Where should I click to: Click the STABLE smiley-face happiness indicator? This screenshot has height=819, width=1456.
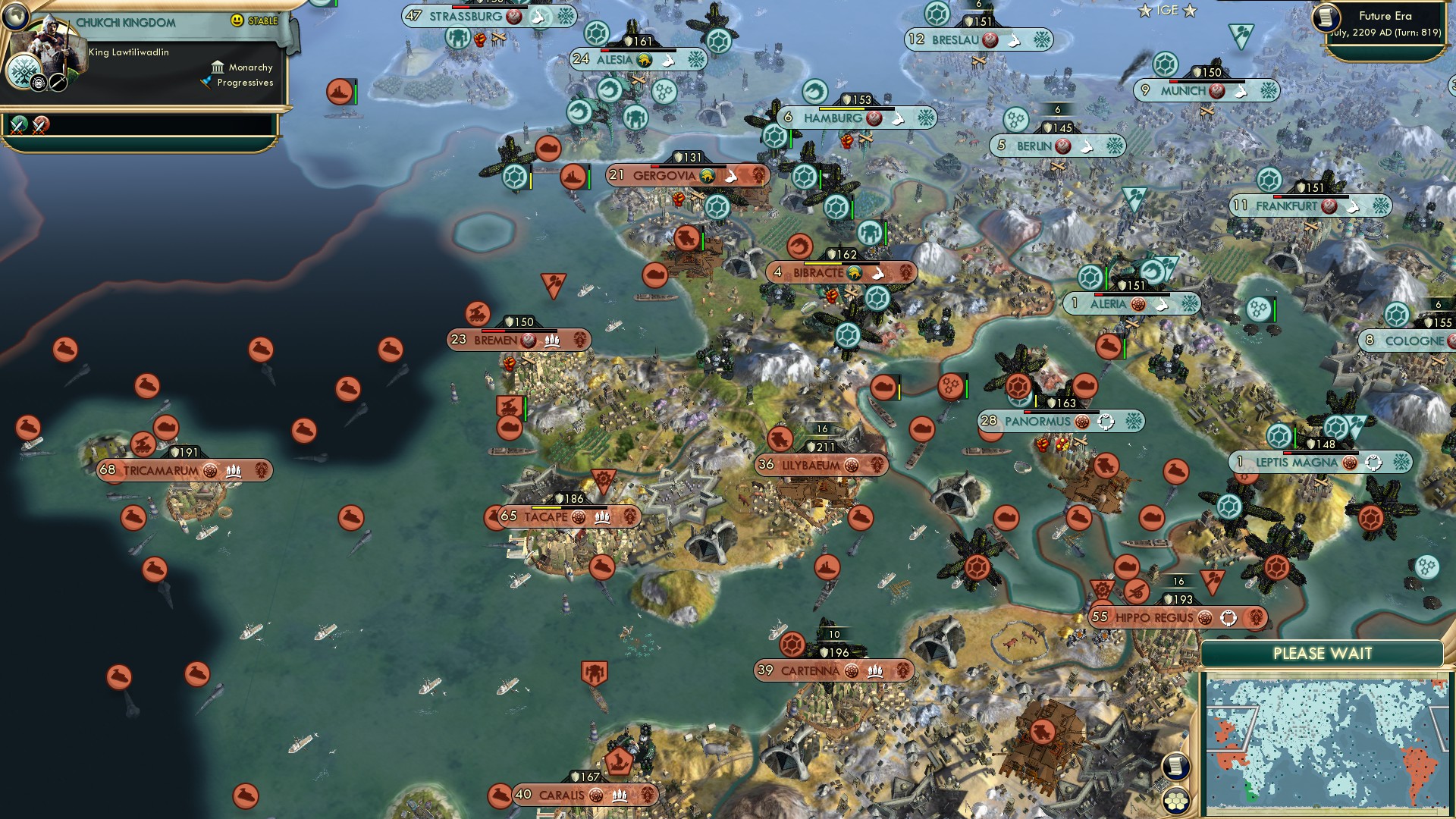(x=237, y=20)
